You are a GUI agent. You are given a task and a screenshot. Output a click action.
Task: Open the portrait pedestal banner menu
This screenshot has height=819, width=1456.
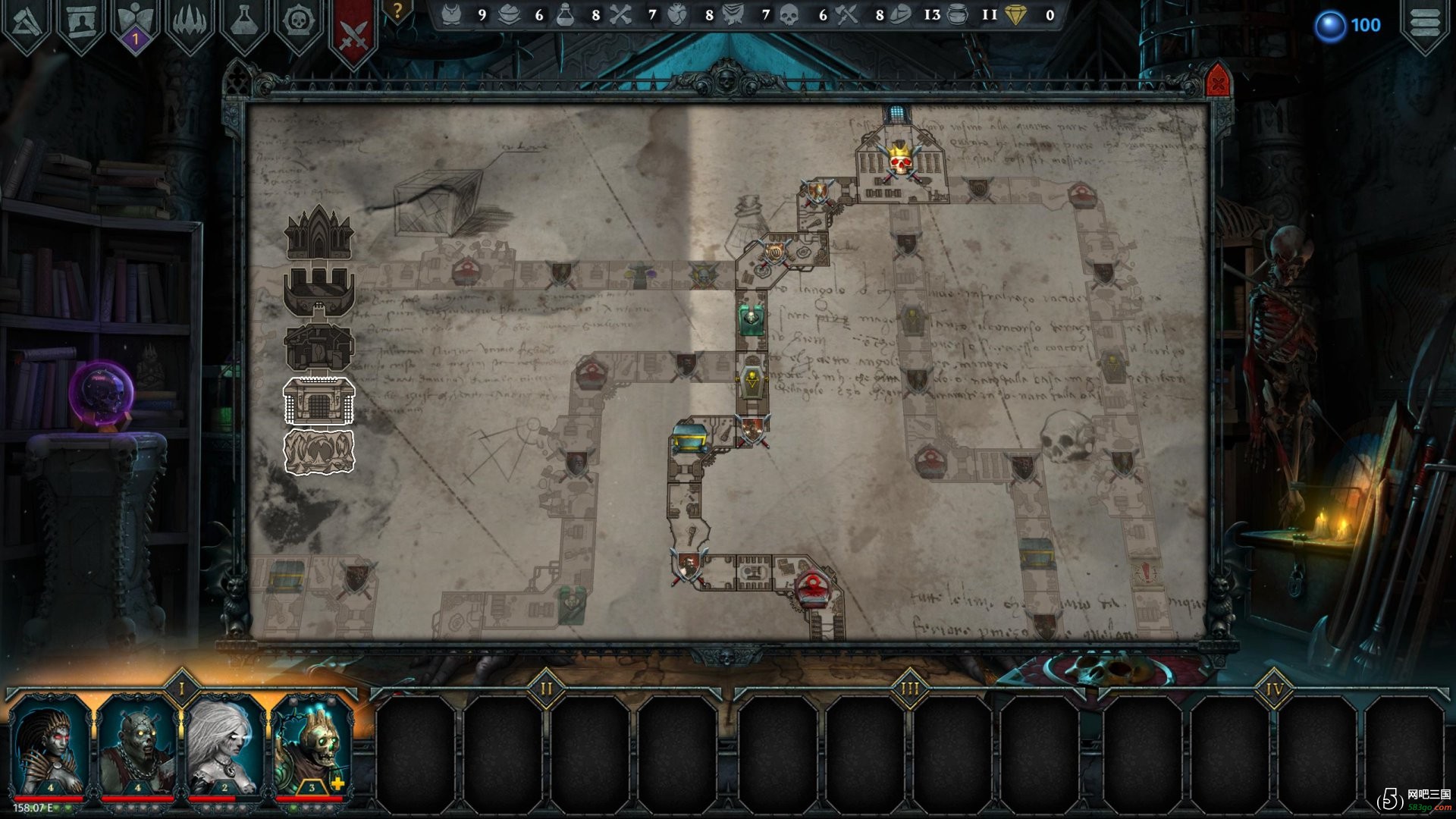[x=81, y=23]
